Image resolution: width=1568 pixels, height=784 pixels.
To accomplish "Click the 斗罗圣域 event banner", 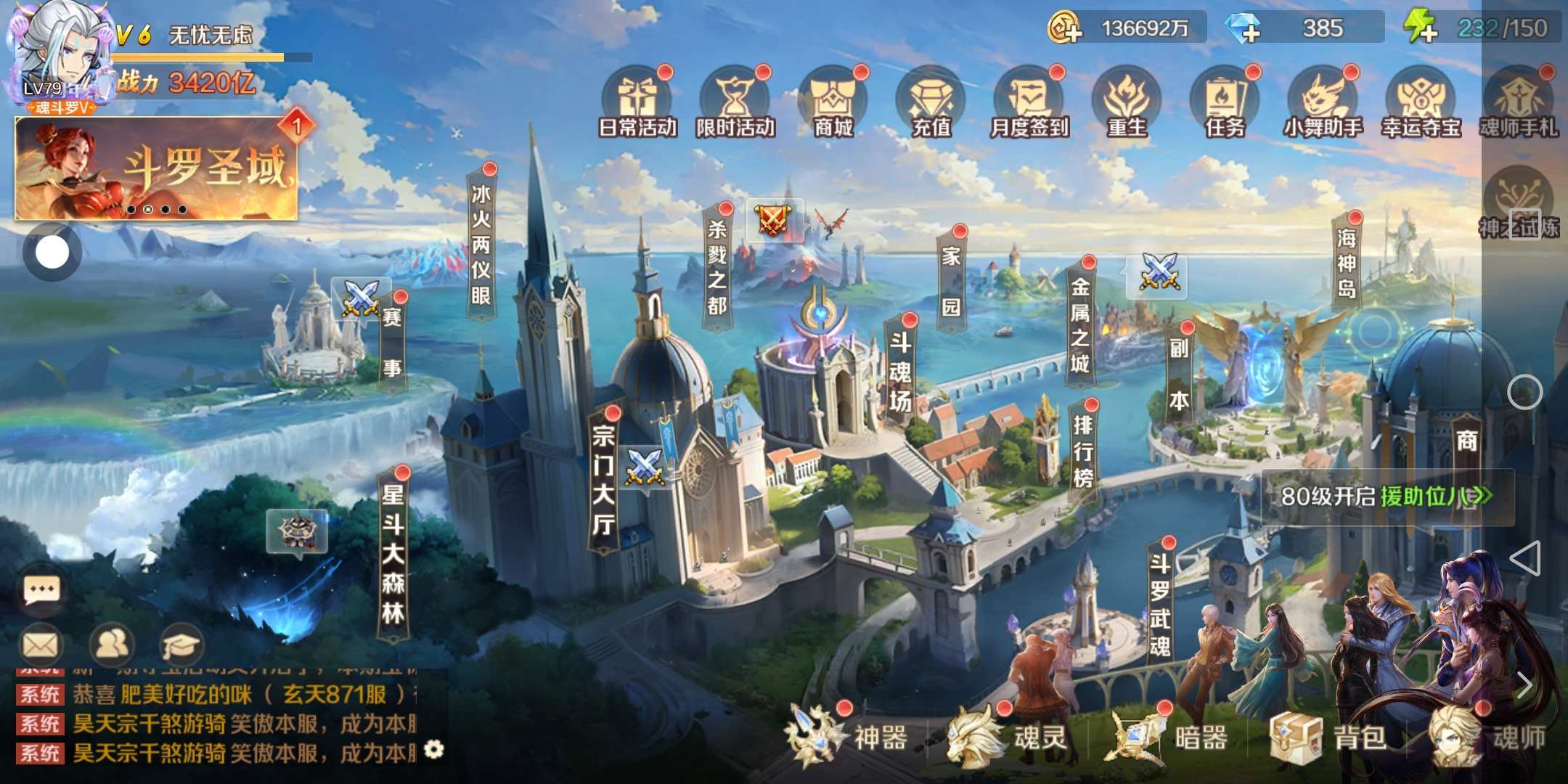I will point(156,170).
